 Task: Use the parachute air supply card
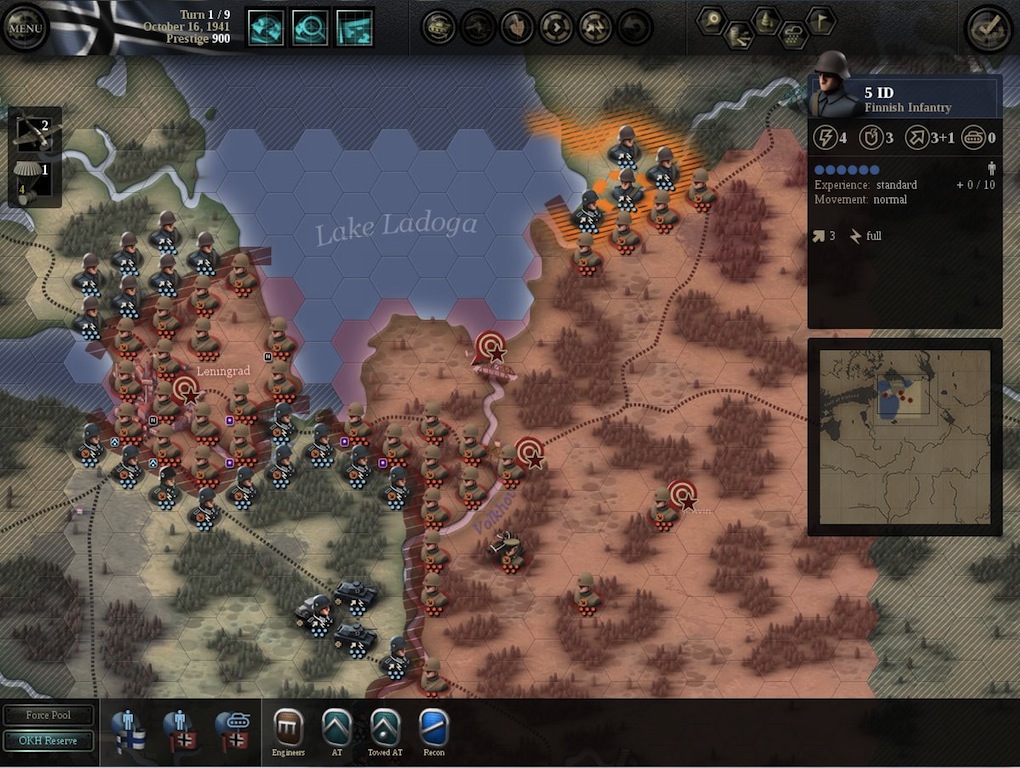click(34, 179)
